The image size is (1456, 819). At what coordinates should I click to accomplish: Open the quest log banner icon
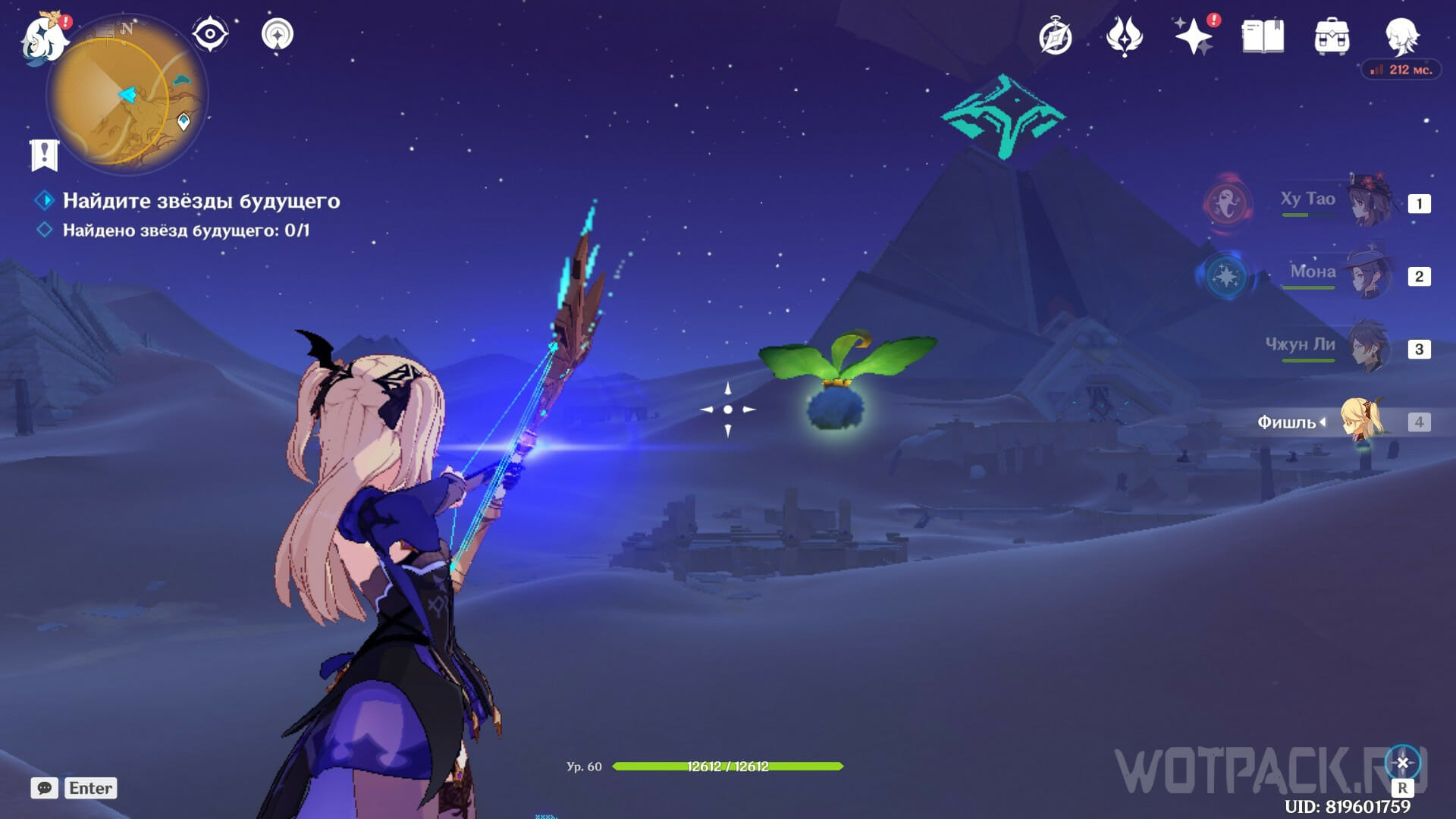click(44, 155)
